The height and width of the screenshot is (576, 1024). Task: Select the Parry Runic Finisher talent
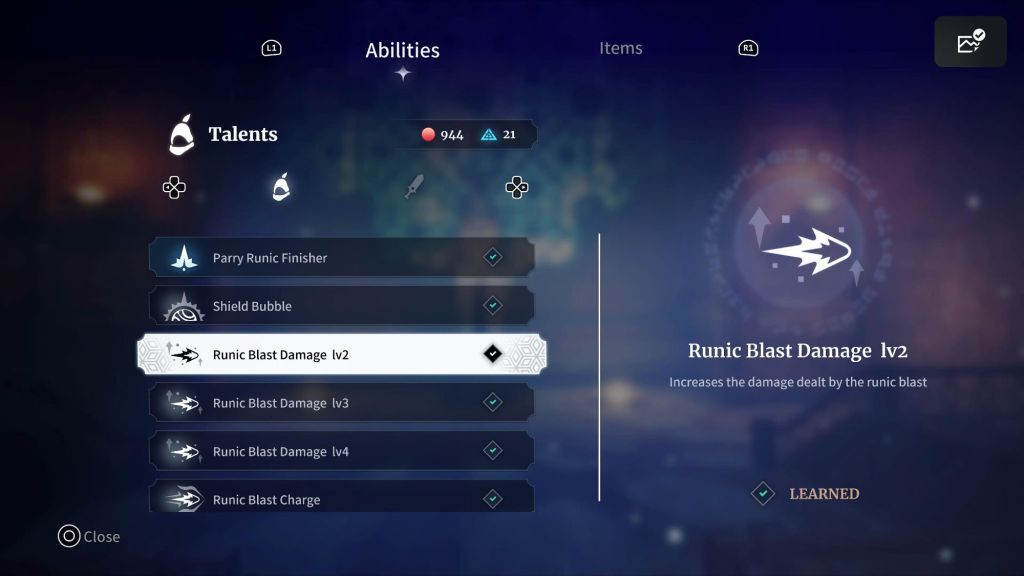(341, 258)
